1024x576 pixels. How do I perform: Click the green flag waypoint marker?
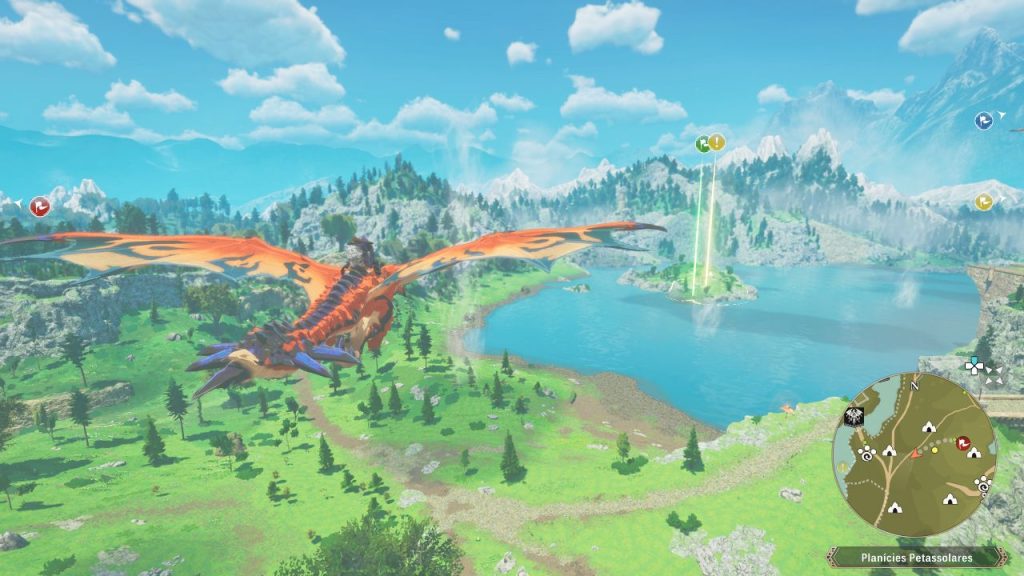point(703,143)
